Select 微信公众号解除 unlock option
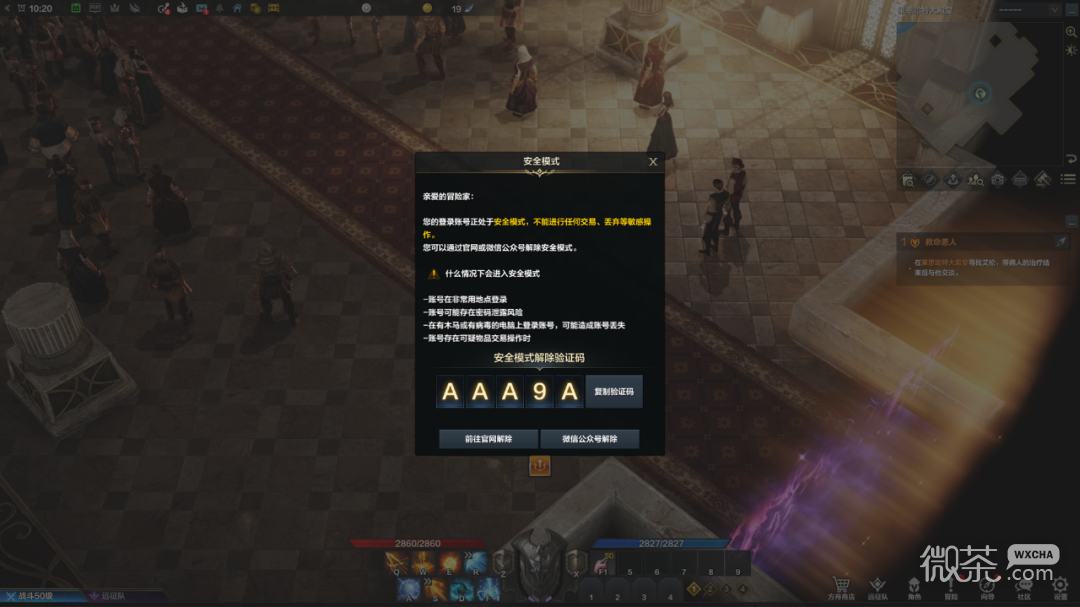 [590, 439]
